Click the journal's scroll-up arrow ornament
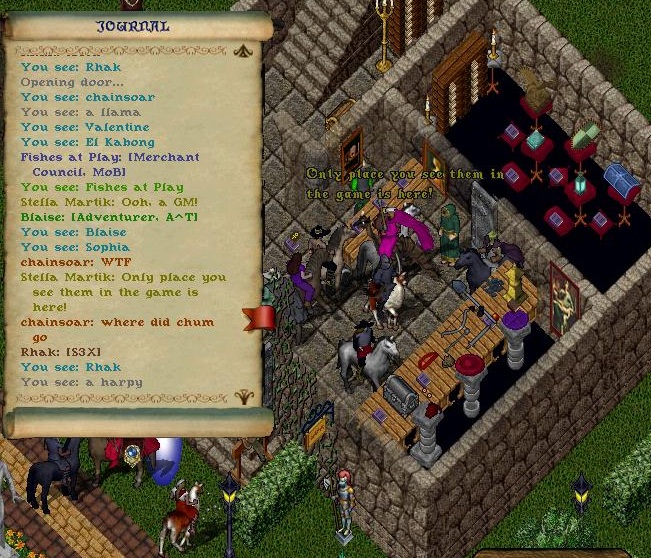651x558 pixels. pos(241,51)
